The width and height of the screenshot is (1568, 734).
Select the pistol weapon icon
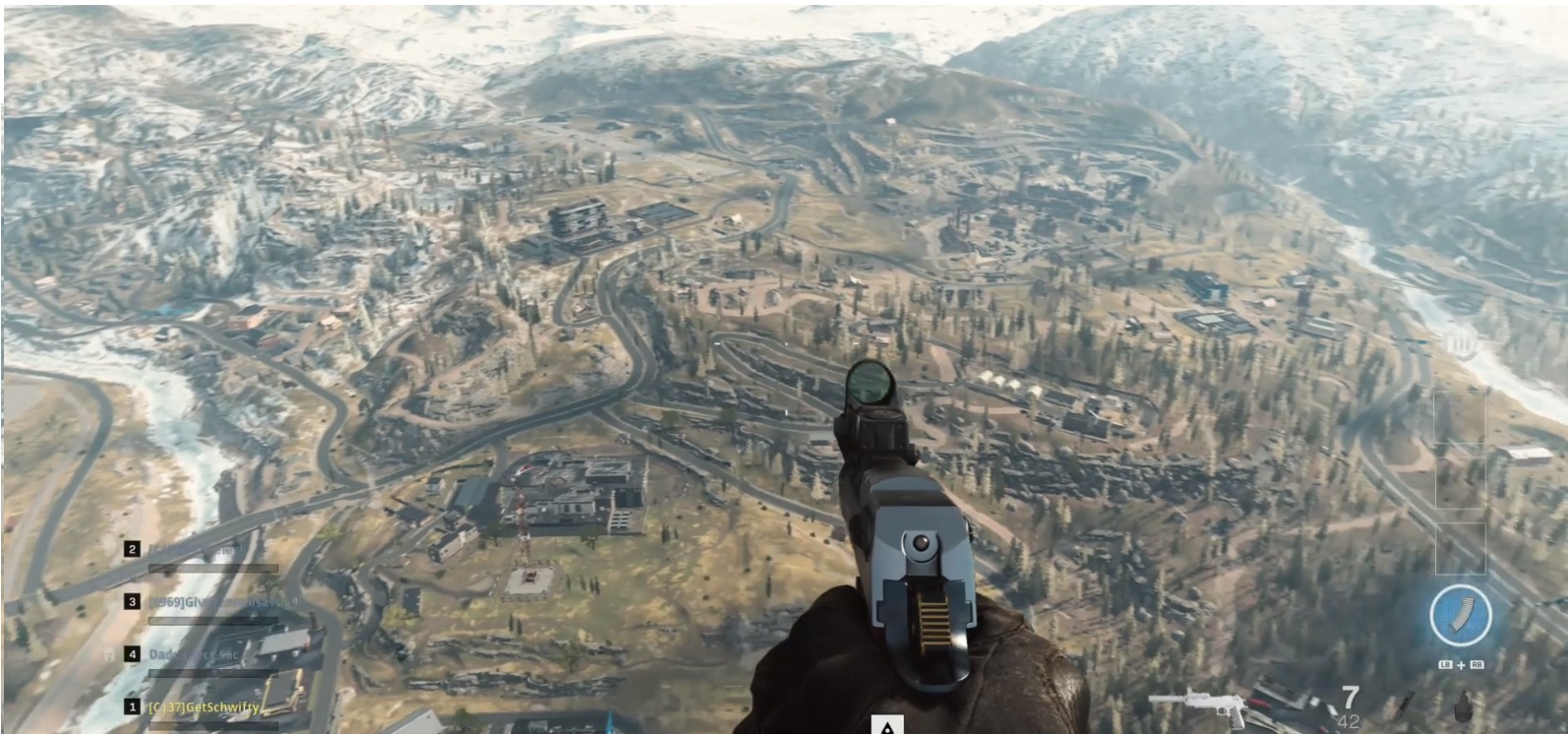click(x=1197, y=706)
